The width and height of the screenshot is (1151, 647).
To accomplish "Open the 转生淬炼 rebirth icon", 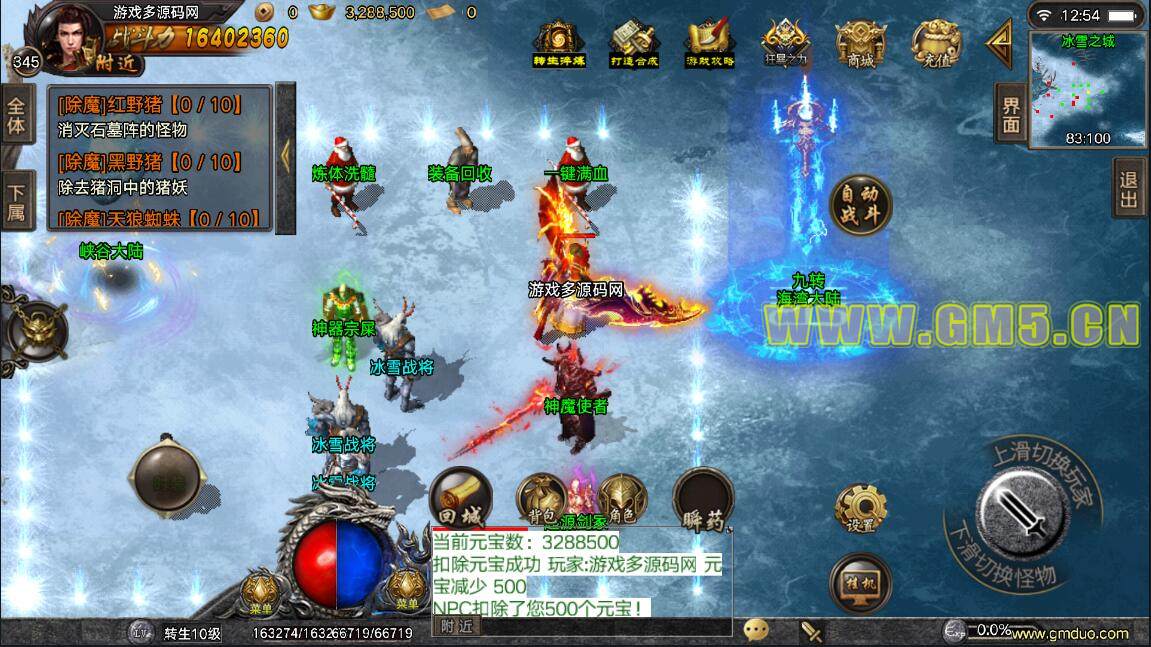I will click(x=558, y=42).
